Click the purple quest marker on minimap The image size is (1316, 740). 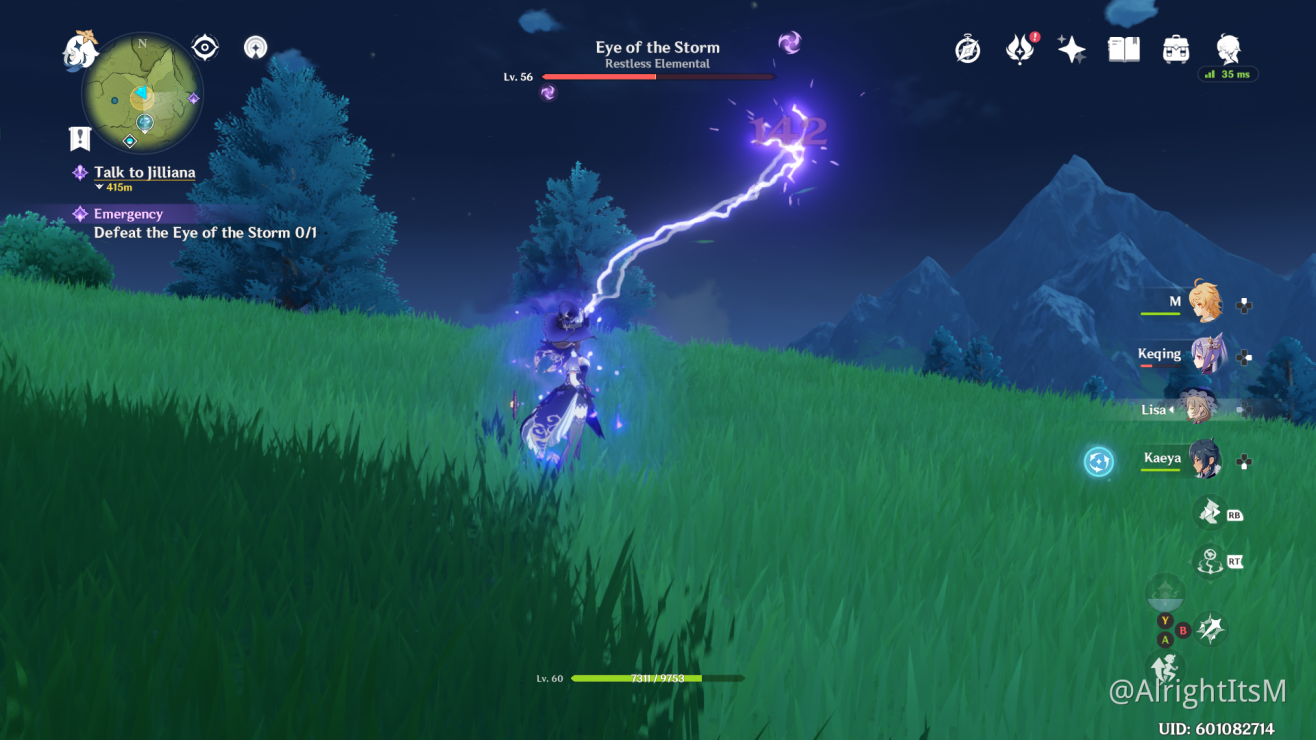click(194, 98)
